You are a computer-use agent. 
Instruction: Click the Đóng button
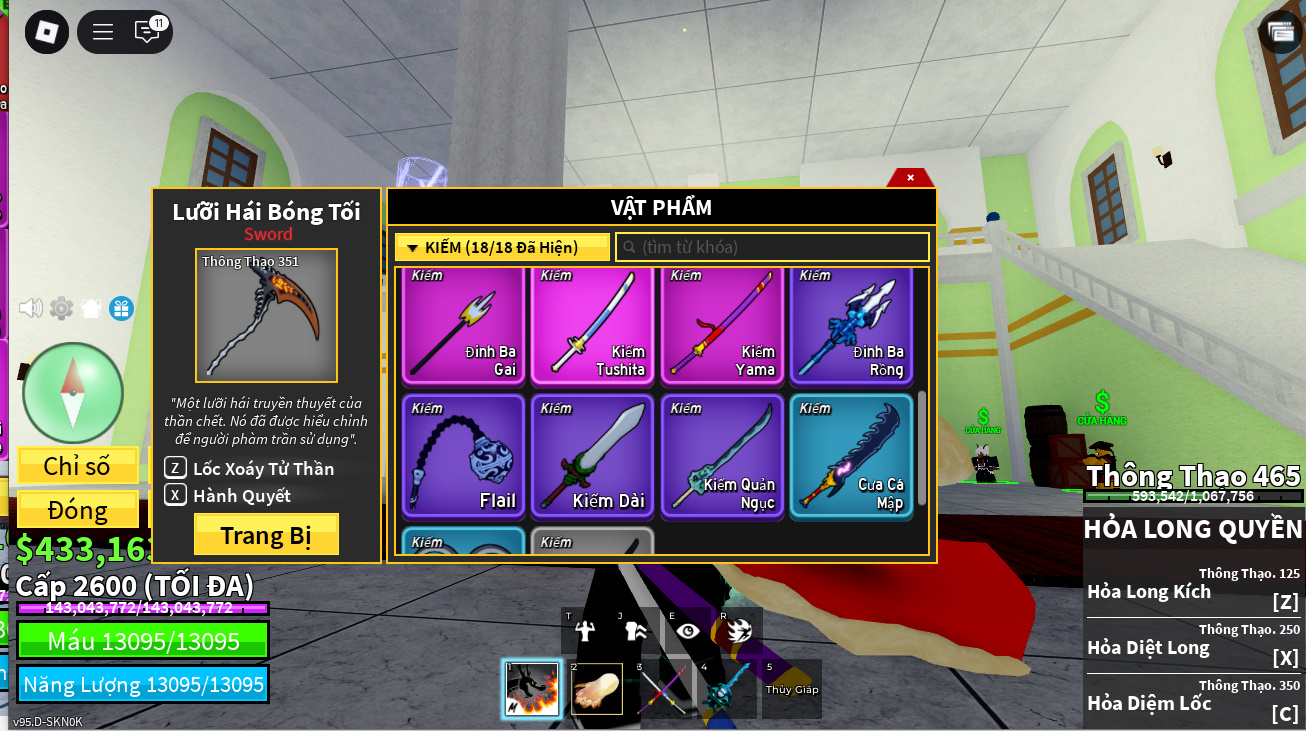77,510
